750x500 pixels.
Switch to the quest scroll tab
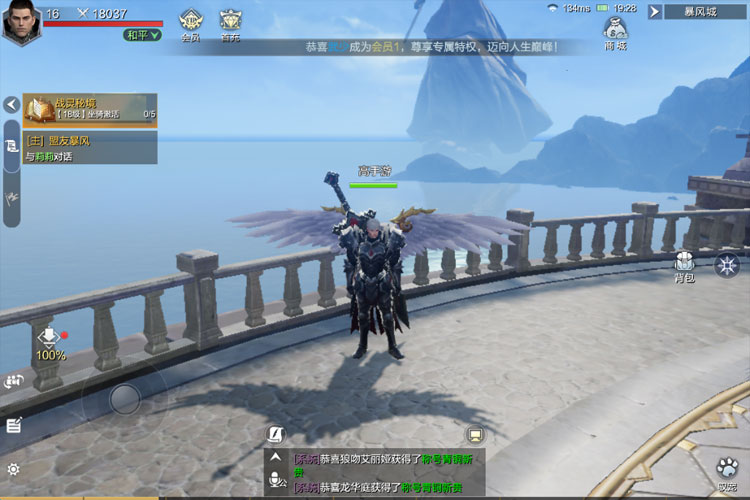[x=11, y=146]
